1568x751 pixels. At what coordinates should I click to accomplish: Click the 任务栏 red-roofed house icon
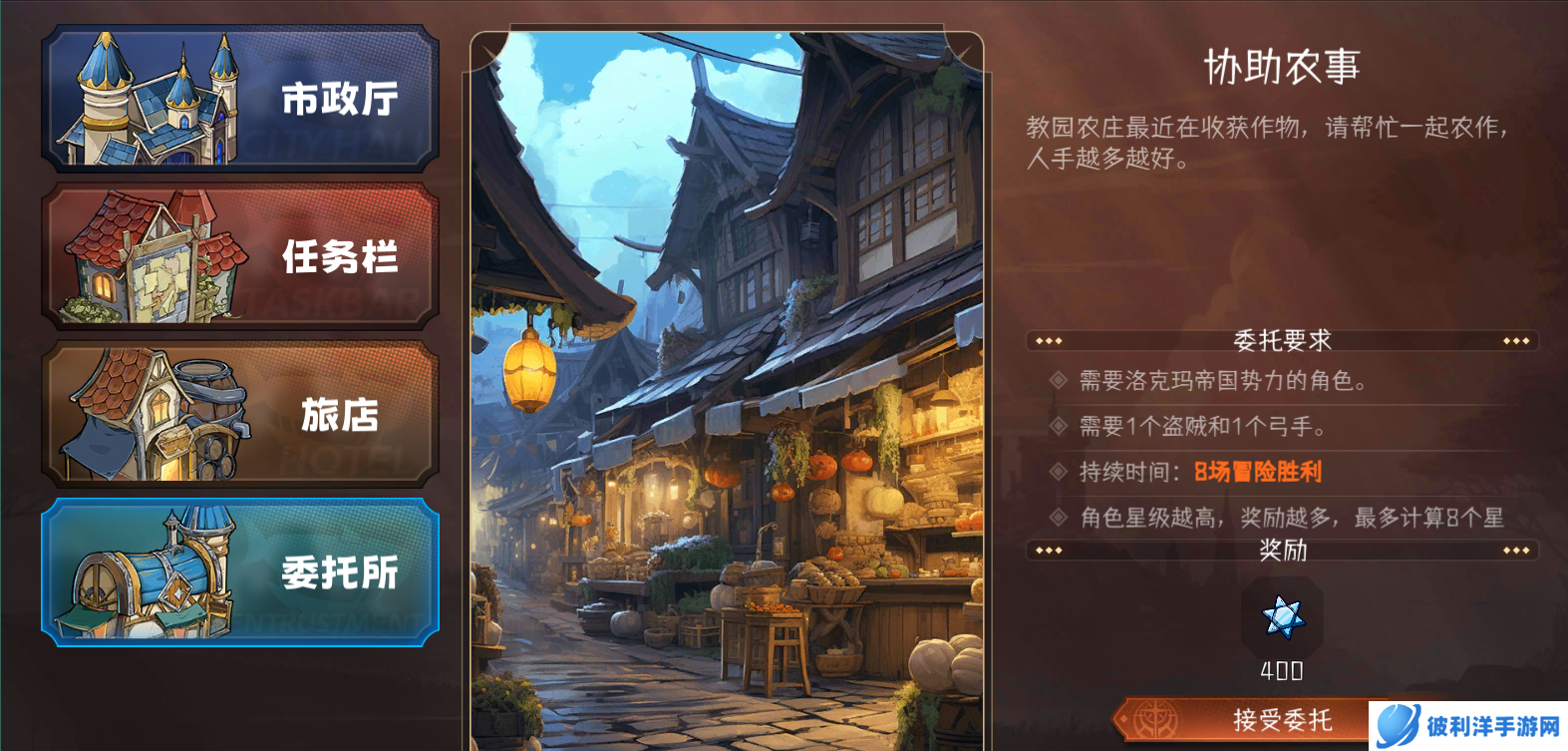(150, 257)
